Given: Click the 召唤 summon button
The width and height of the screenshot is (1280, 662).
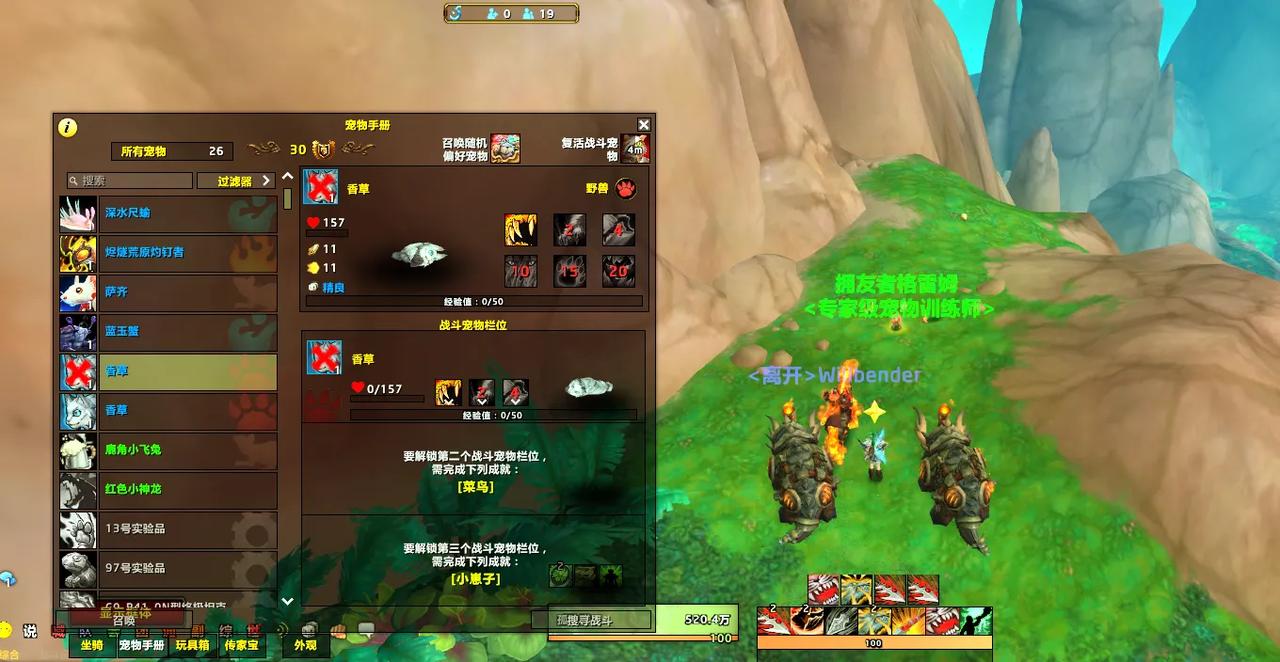Looking at the screenshot, I should [x=124, y=620].
